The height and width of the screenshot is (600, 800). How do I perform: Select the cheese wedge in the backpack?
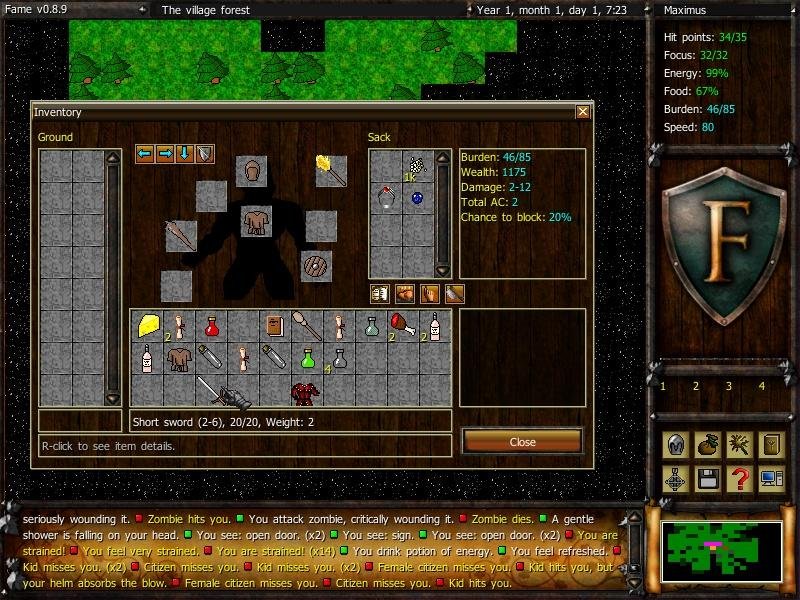[149, 325]
